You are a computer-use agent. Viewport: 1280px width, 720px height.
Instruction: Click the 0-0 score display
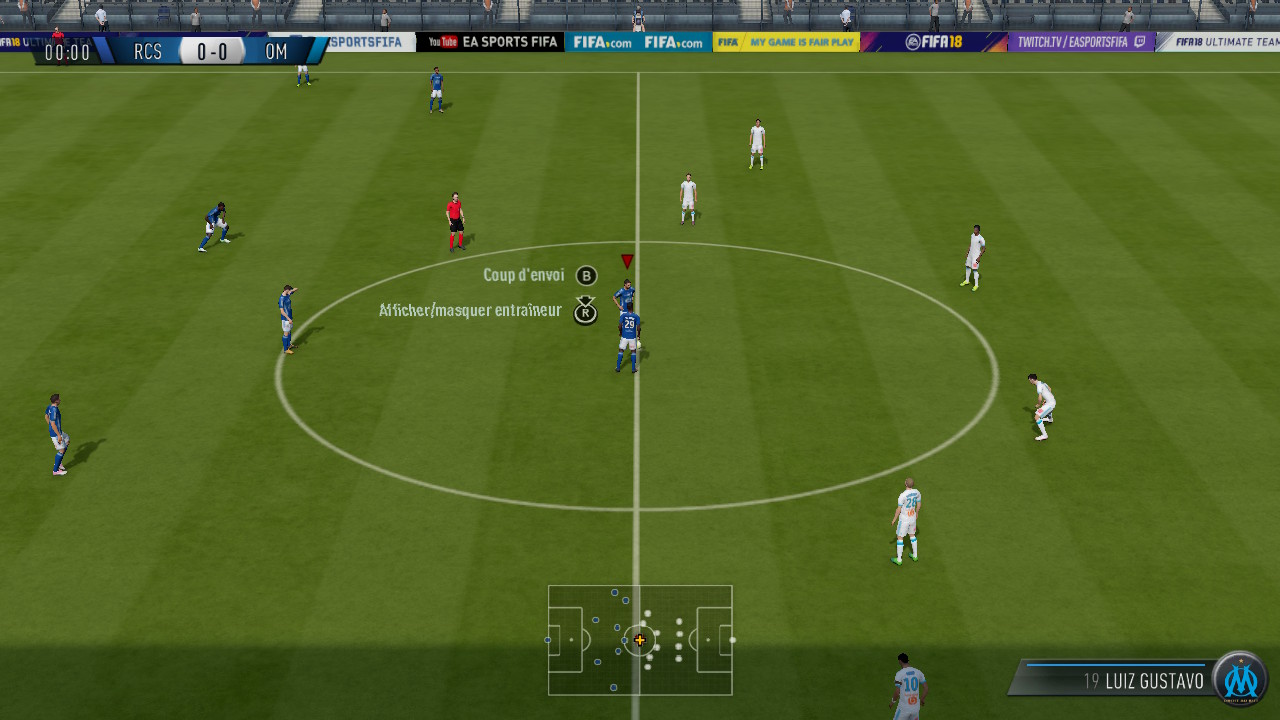(212, 51)
